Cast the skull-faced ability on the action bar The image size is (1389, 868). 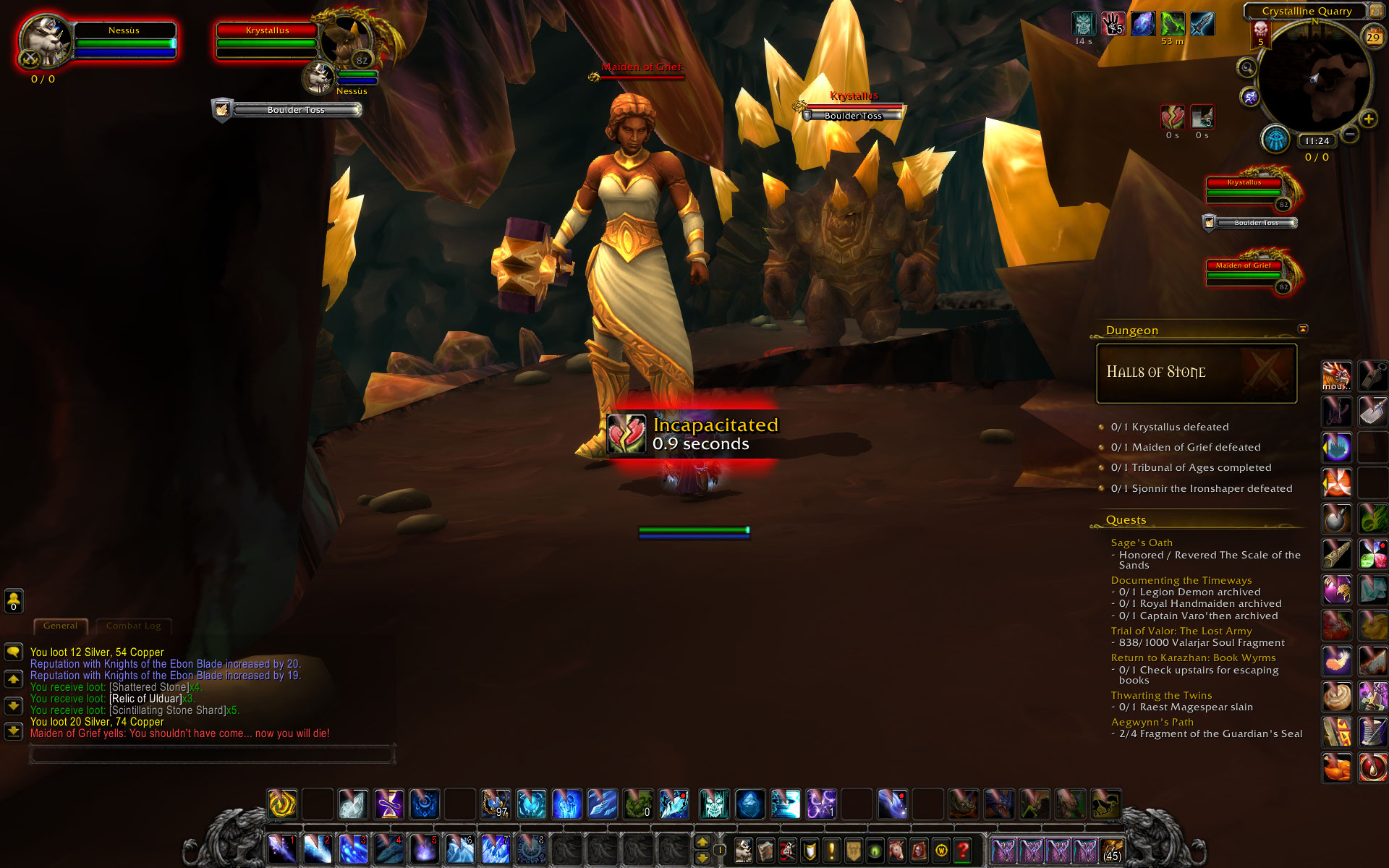[714, 804]
